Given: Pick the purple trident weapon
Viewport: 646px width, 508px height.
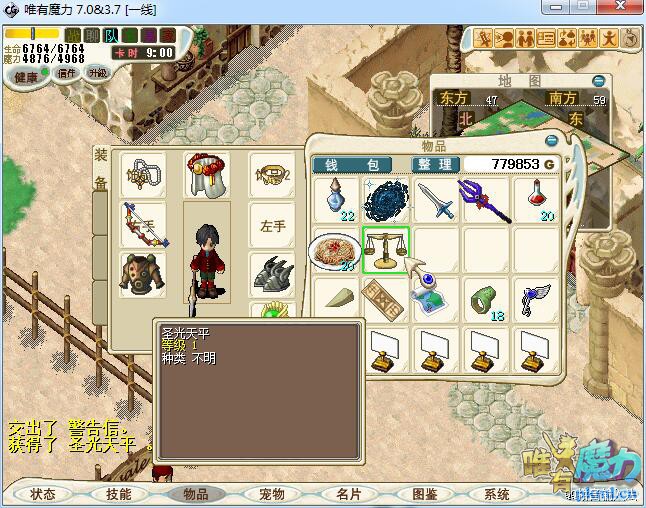Looking at the screenshot, I should coord(486,200).
